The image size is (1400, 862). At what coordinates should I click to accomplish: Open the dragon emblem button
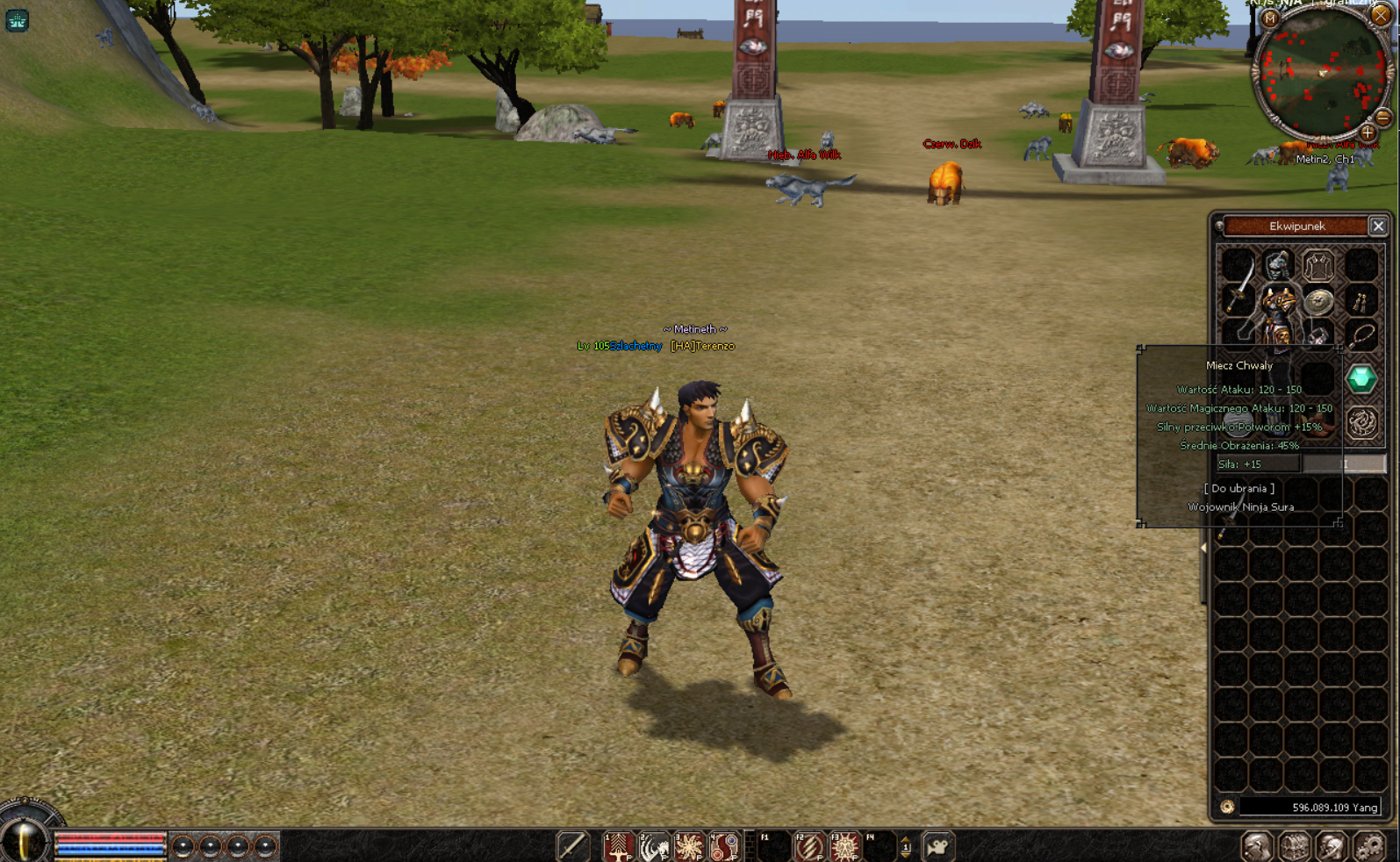click(x=1361, y=422)
